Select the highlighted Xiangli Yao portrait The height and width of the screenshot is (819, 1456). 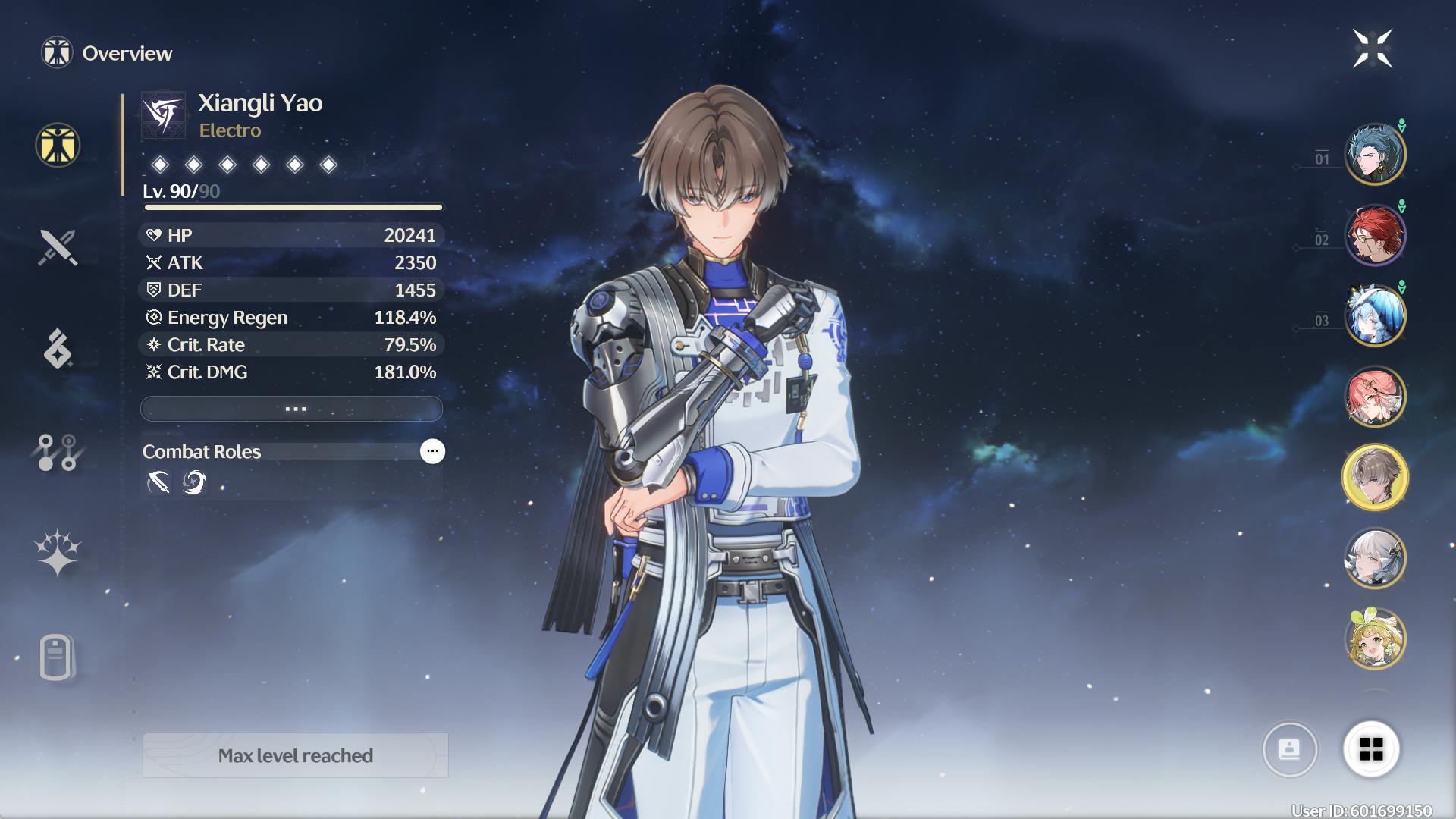tap(1375, 477)
